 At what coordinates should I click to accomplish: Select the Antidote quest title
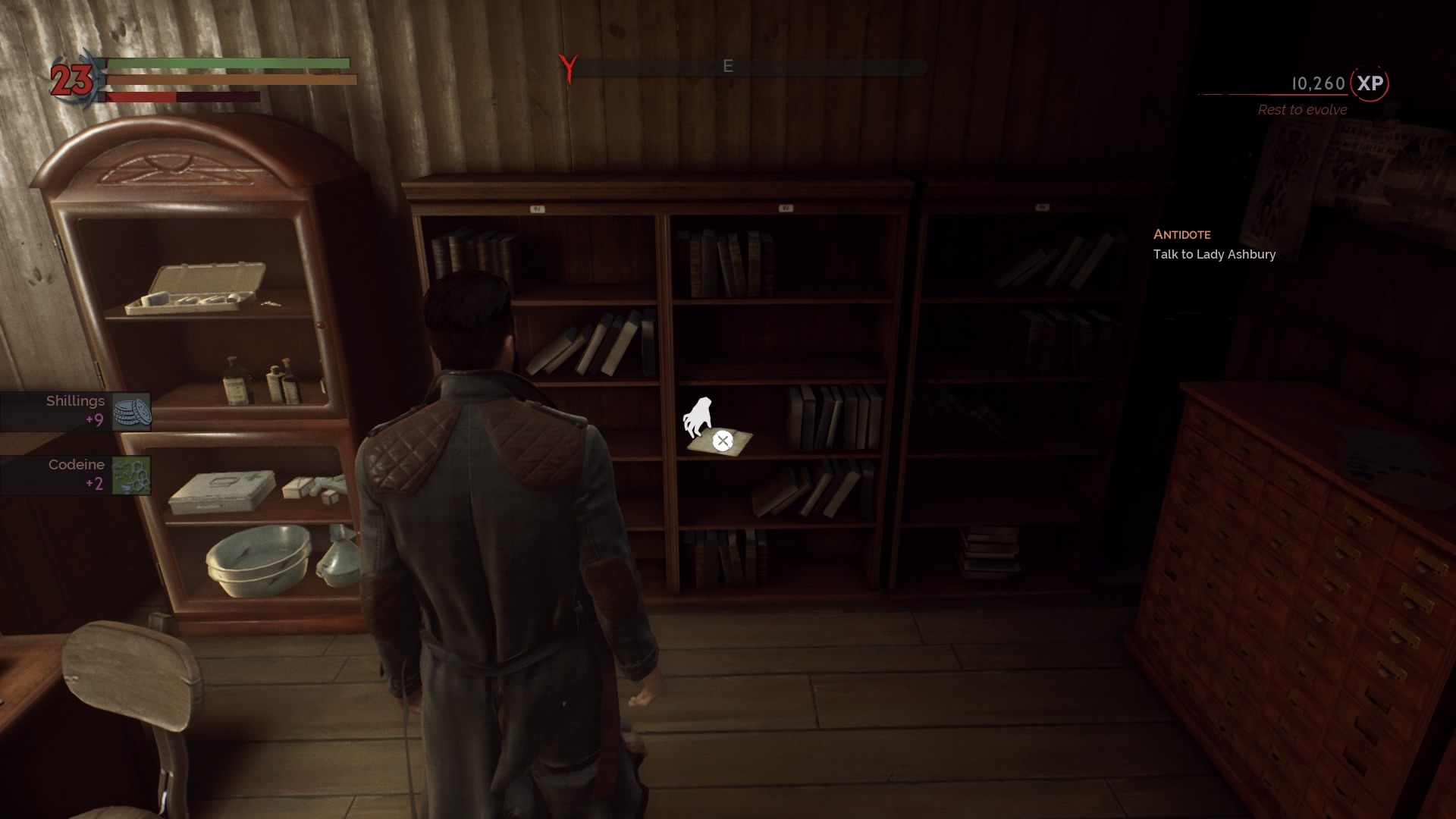(1182, 234)
